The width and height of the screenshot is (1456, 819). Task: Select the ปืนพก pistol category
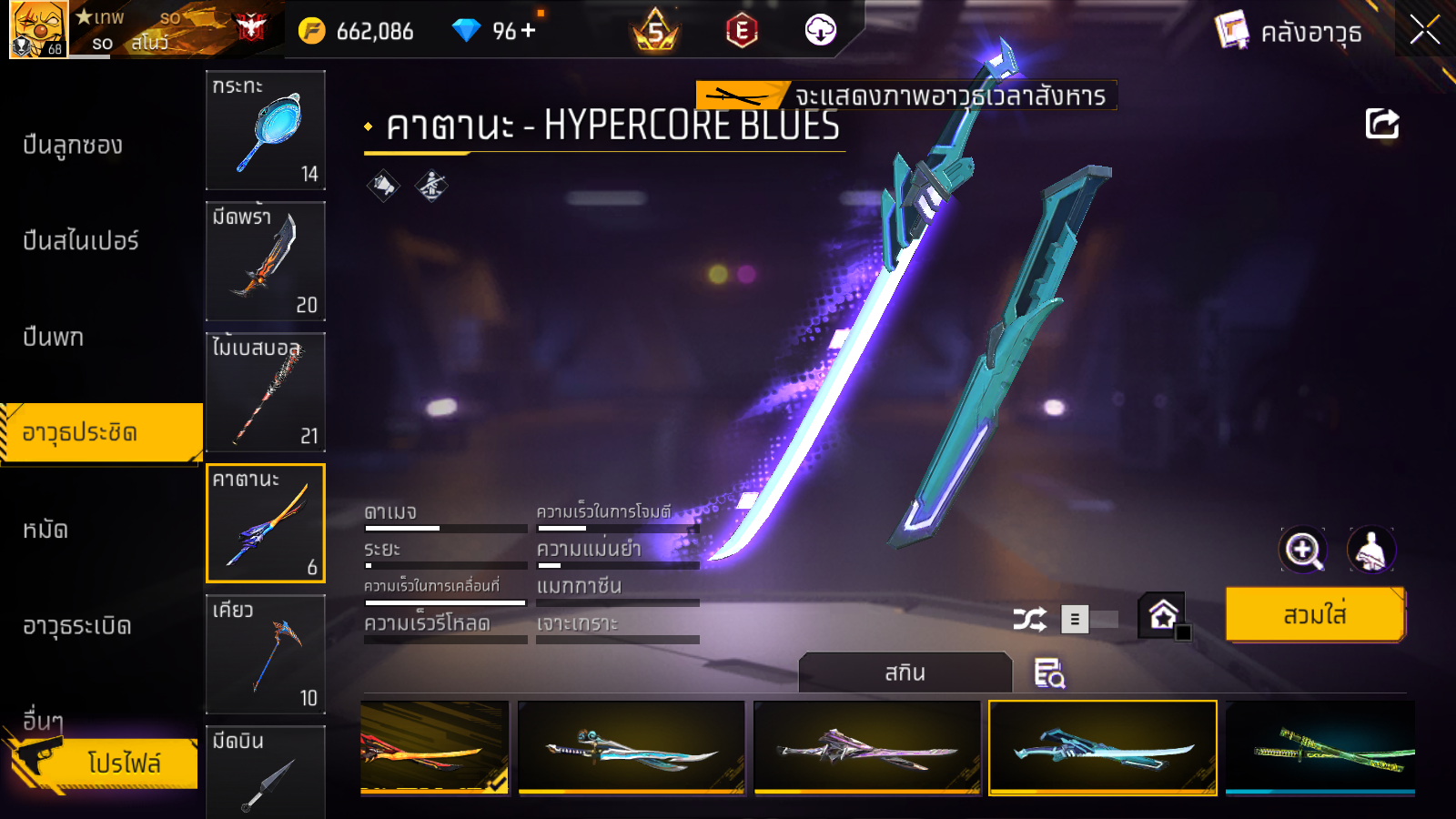54,338
